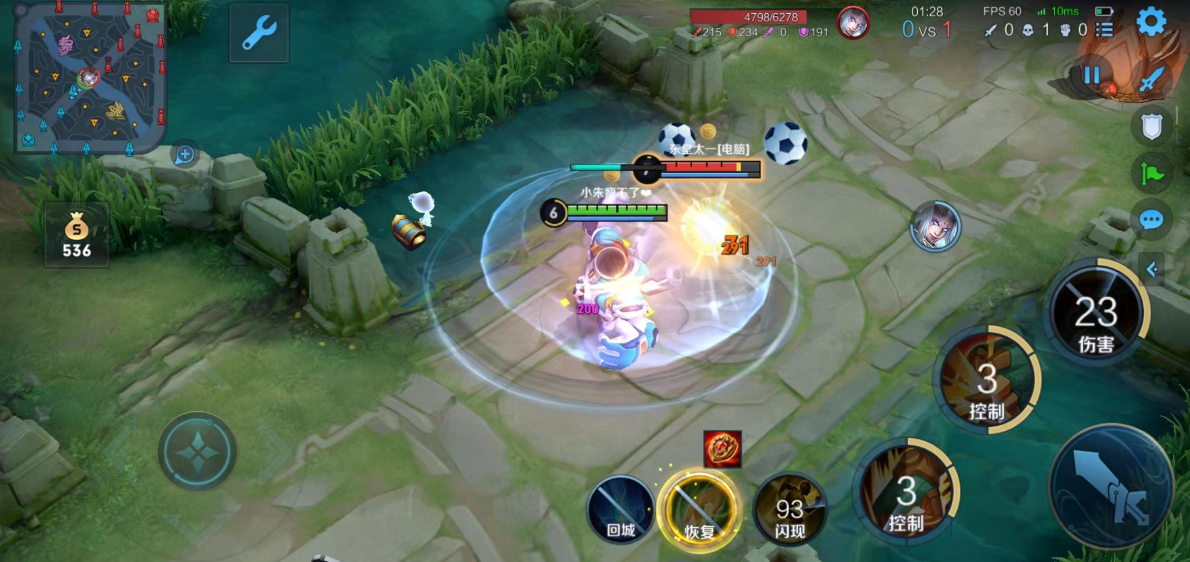
Task: Open the wrench layout tool
Action: click(x=258, y=33)
